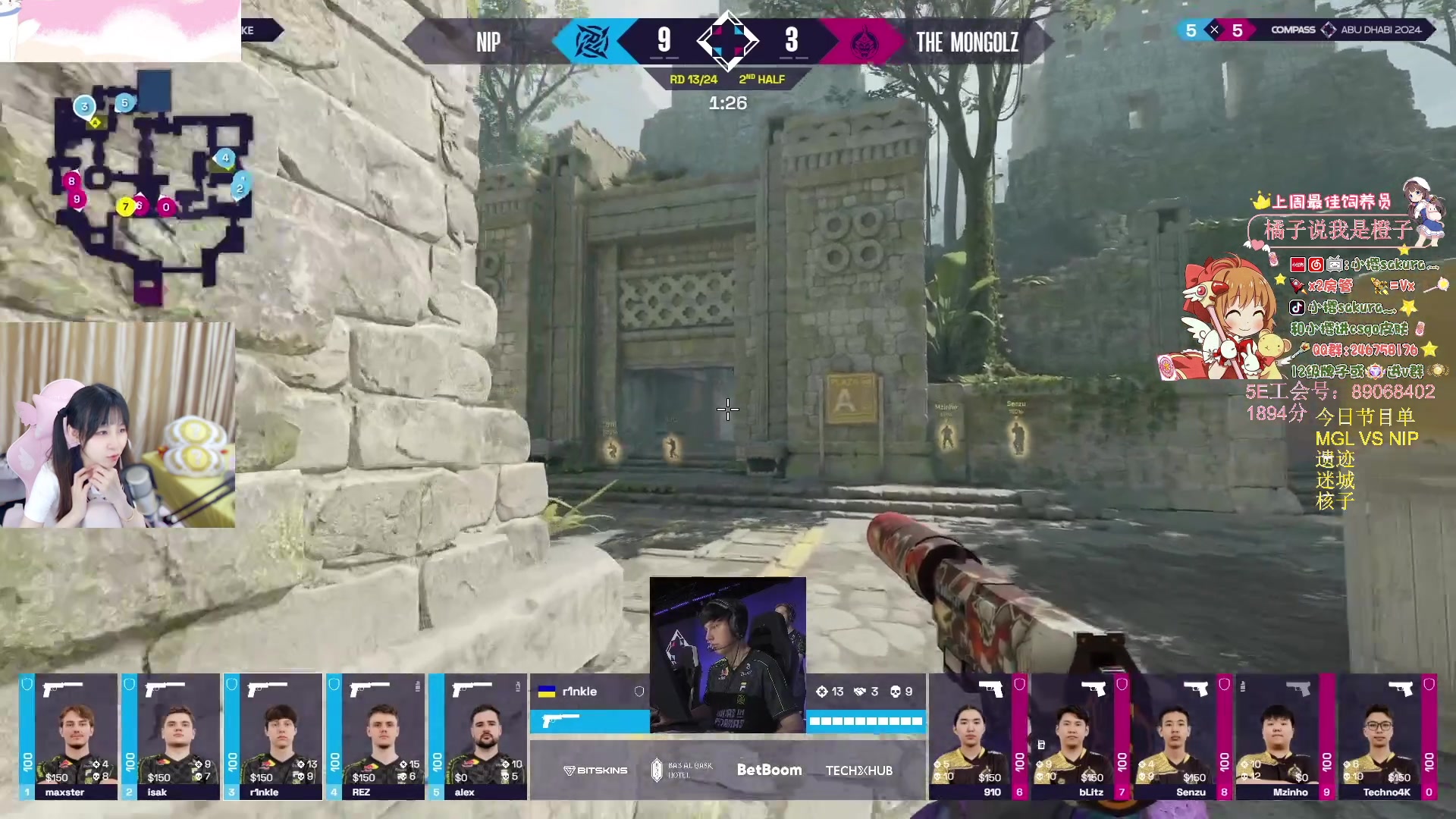Choose Techno4K's player card
This screenshot has height=819, width=1456.
[1388, 736]
